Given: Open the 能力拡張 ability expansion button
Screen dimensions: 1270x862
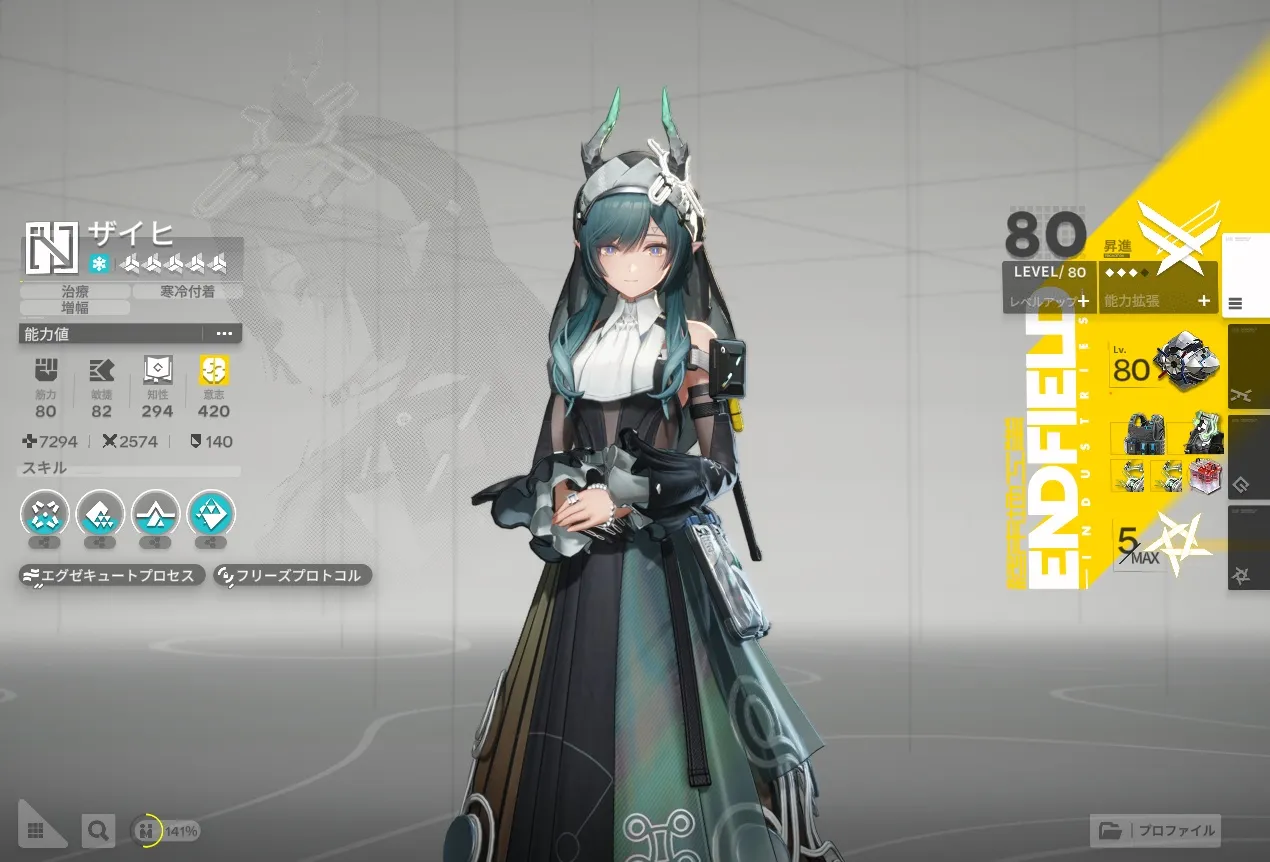Looking at the screenshot, I should point(1158,300).
